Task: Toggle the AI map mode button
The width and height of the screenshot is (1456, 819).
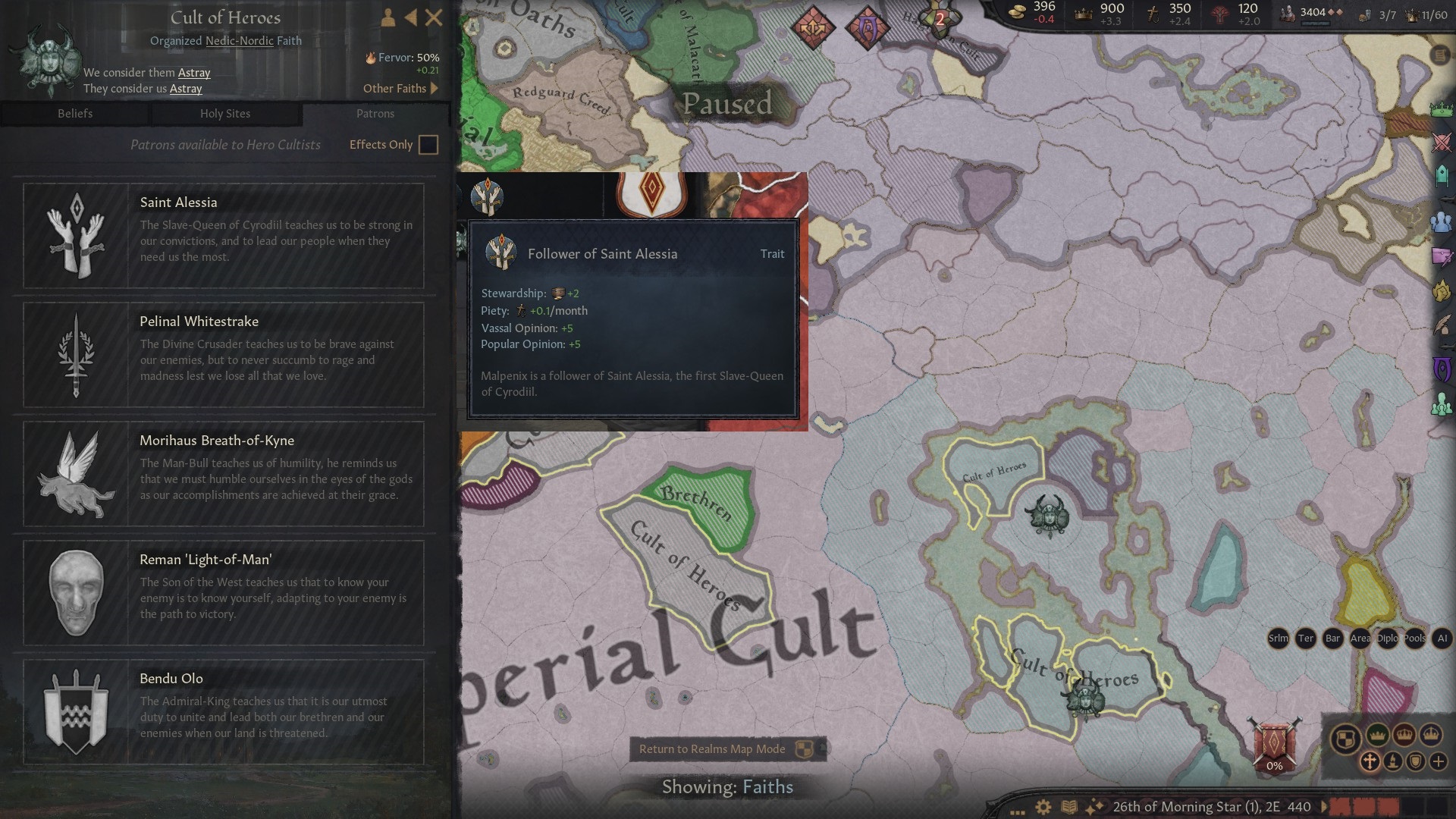Action: coord(1442,639)
